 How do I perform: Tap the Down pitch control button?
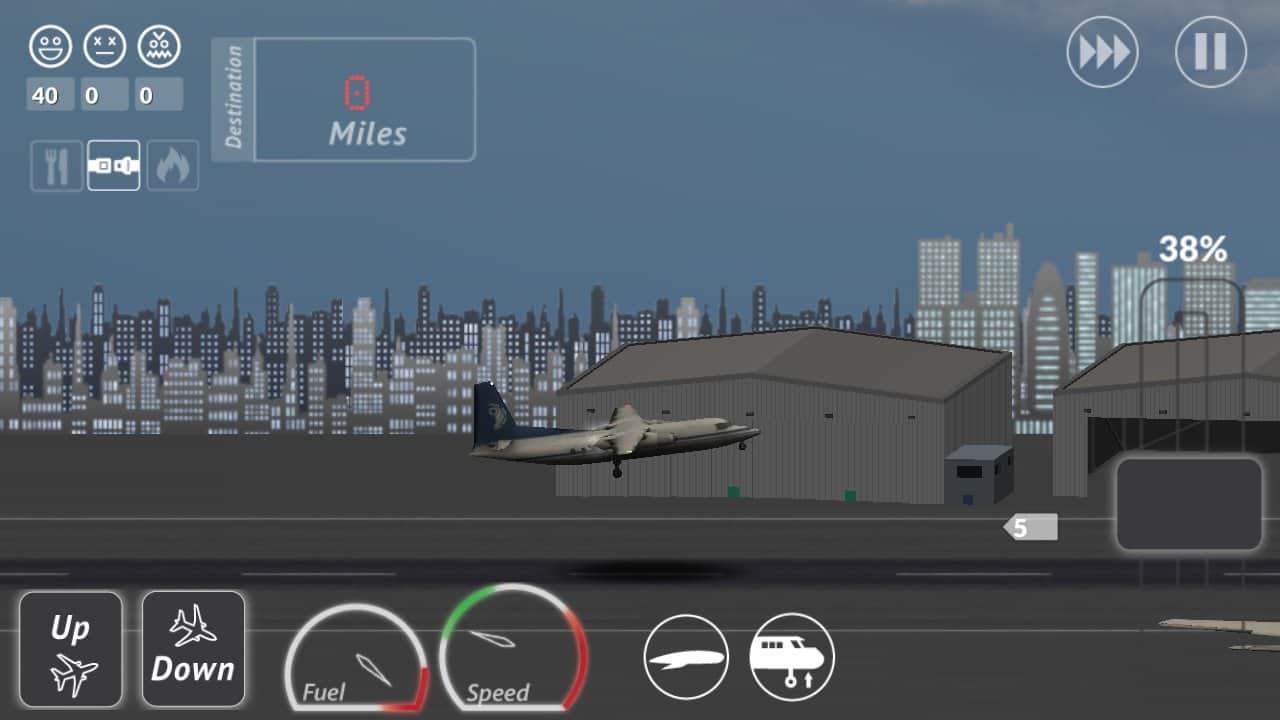click(x=193, y=649)
